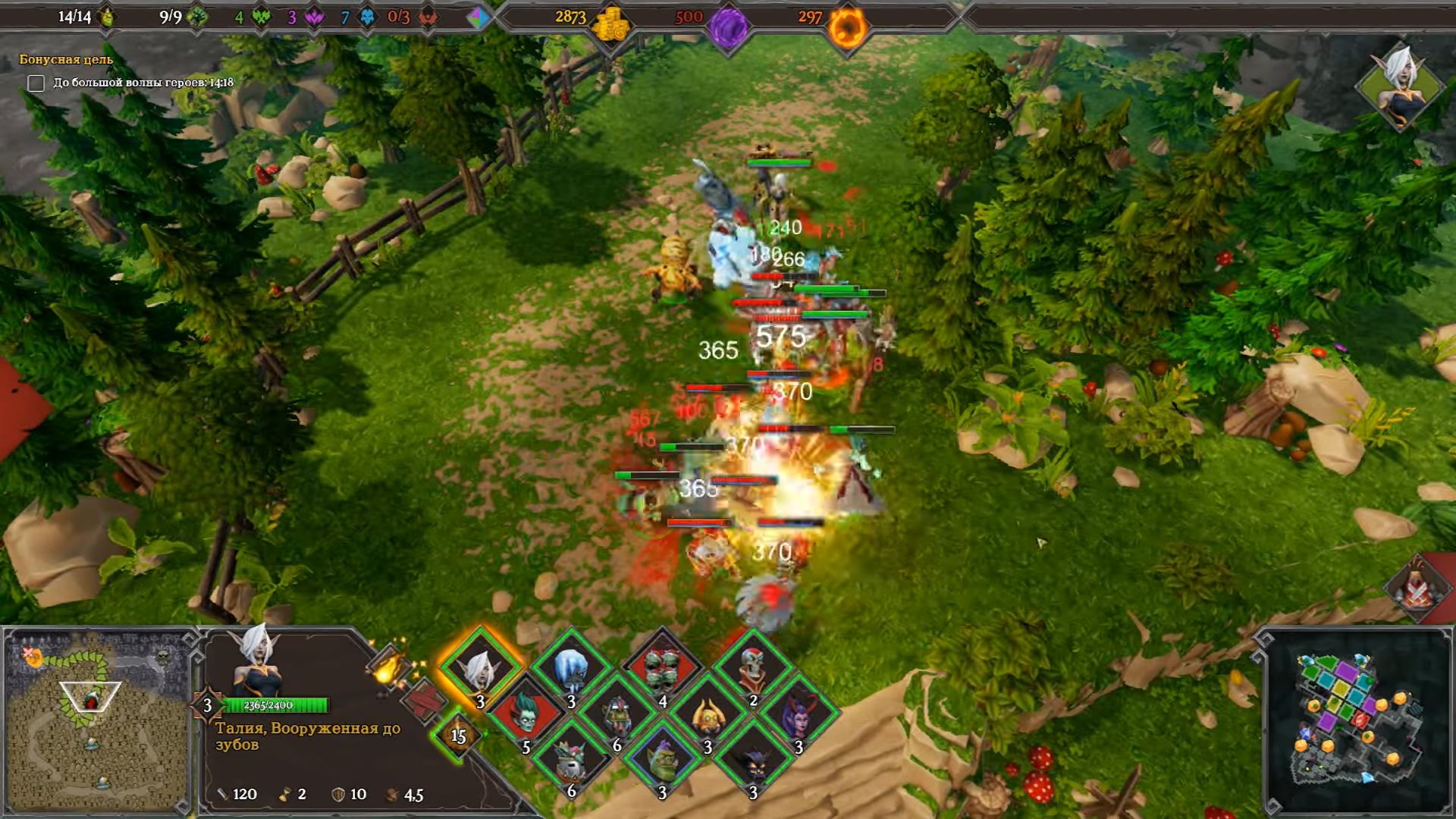
Task: Choose the yellow horned imp unit slot
Action: tap(708, 715)
